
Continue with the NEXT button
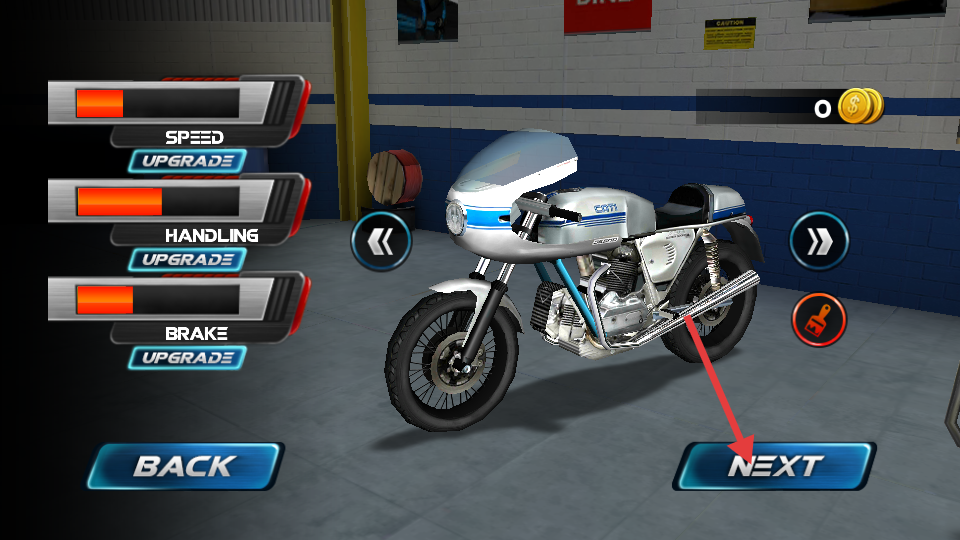(775, 466)
